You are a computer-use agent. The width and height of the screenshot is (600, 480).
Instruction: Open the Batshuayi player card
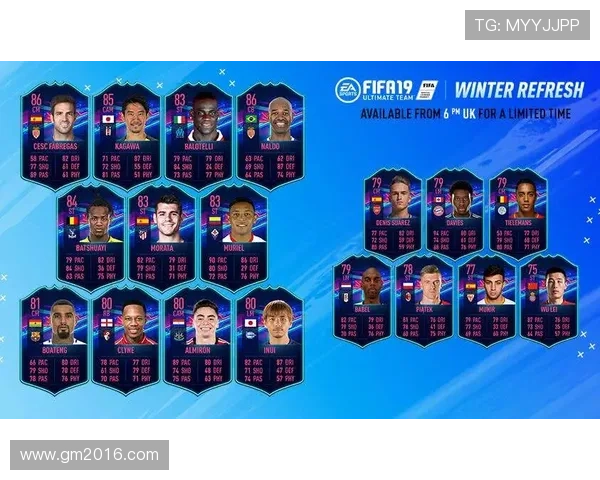pos(91,236)
